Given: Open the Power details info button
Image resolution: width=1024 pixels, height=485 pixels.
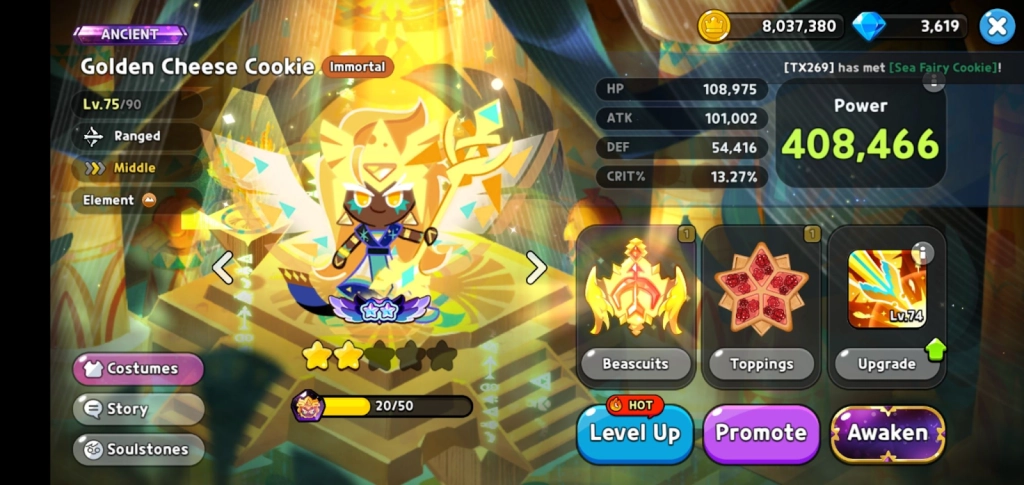Looking at the screenshot, I should tap(934, 82).
